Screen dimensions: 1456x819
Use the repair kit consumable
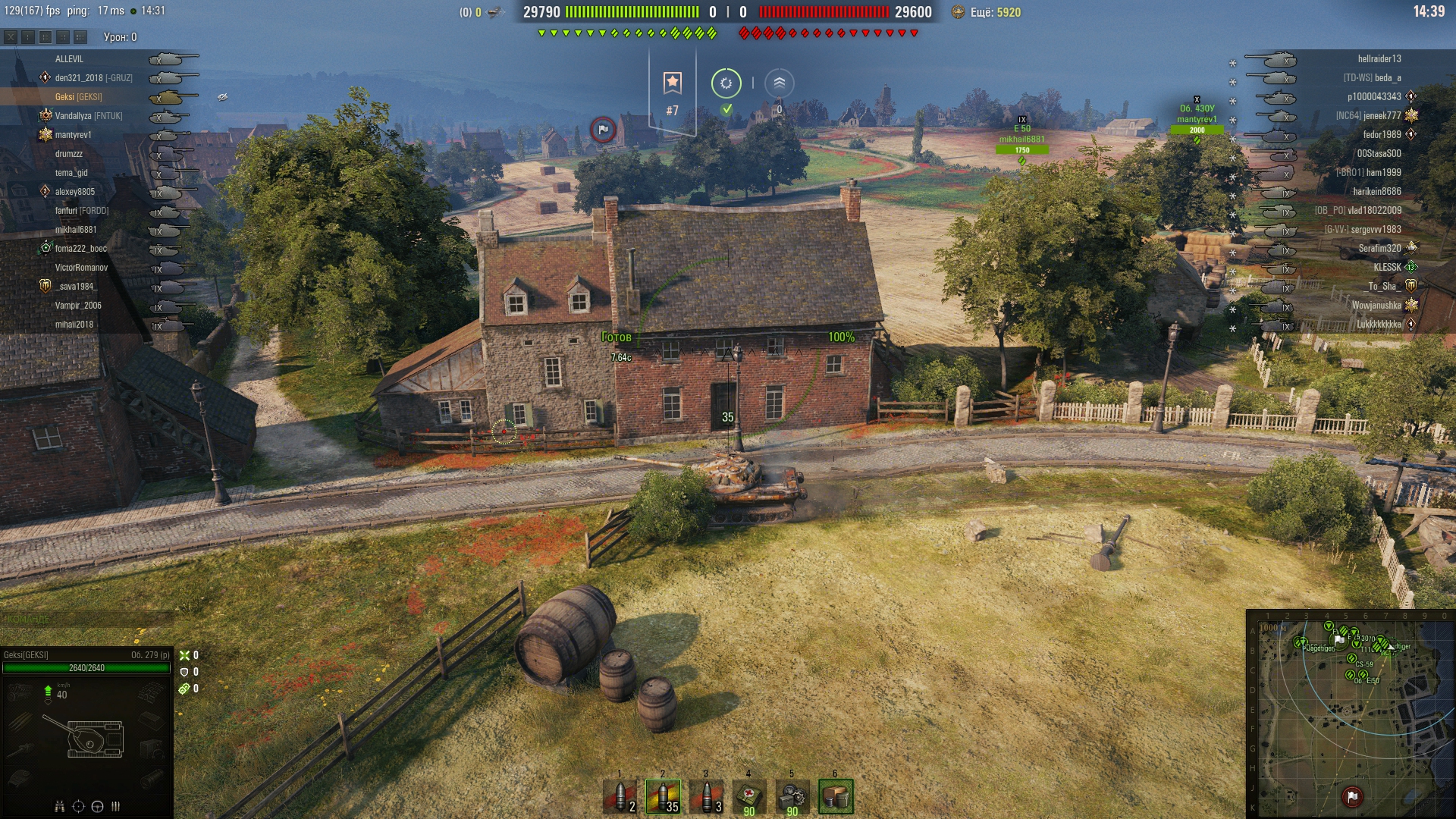(792, 796)
